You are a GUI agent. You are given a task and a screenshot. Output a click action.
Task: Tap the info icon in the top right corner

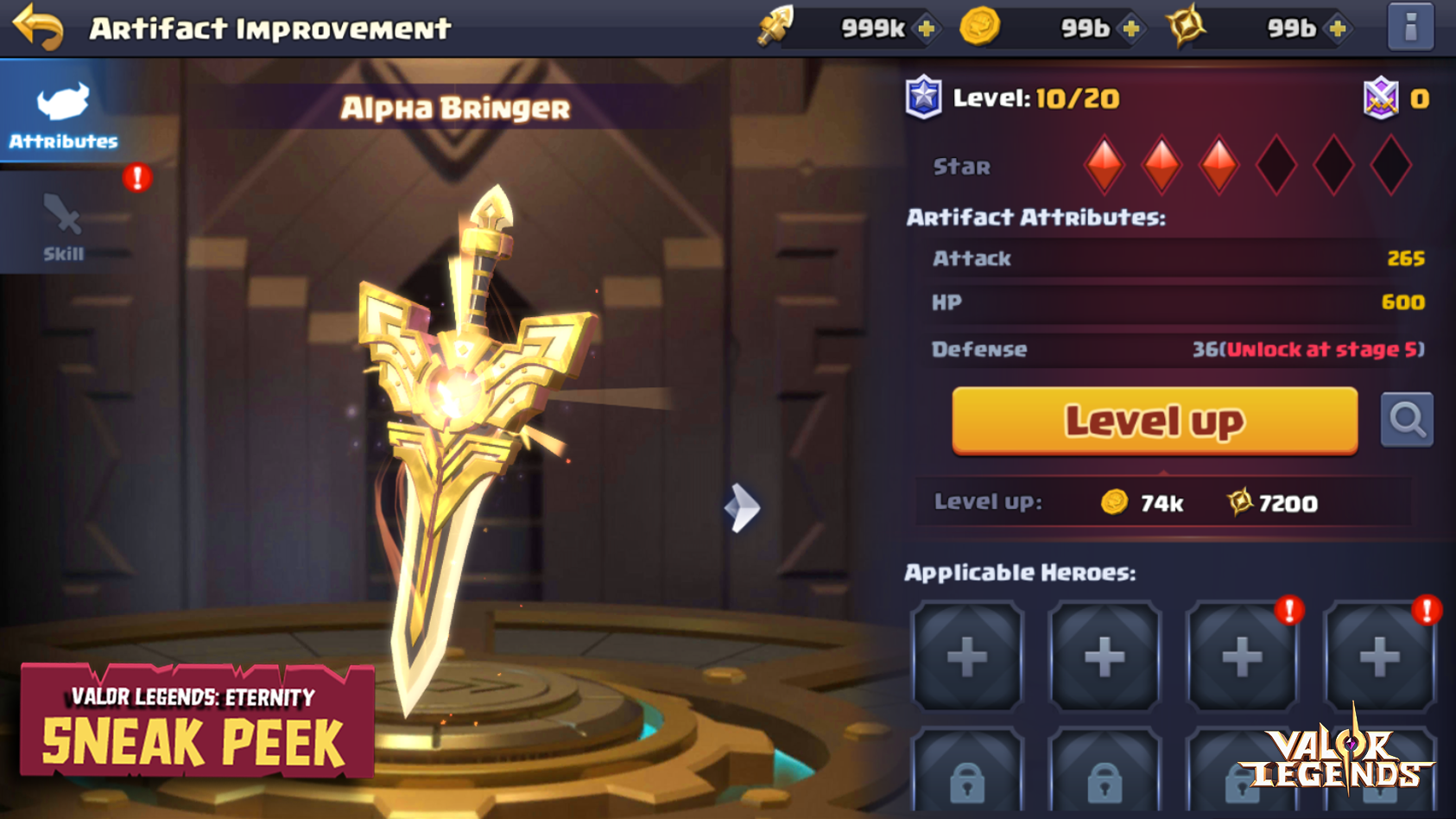[1409, 27]
